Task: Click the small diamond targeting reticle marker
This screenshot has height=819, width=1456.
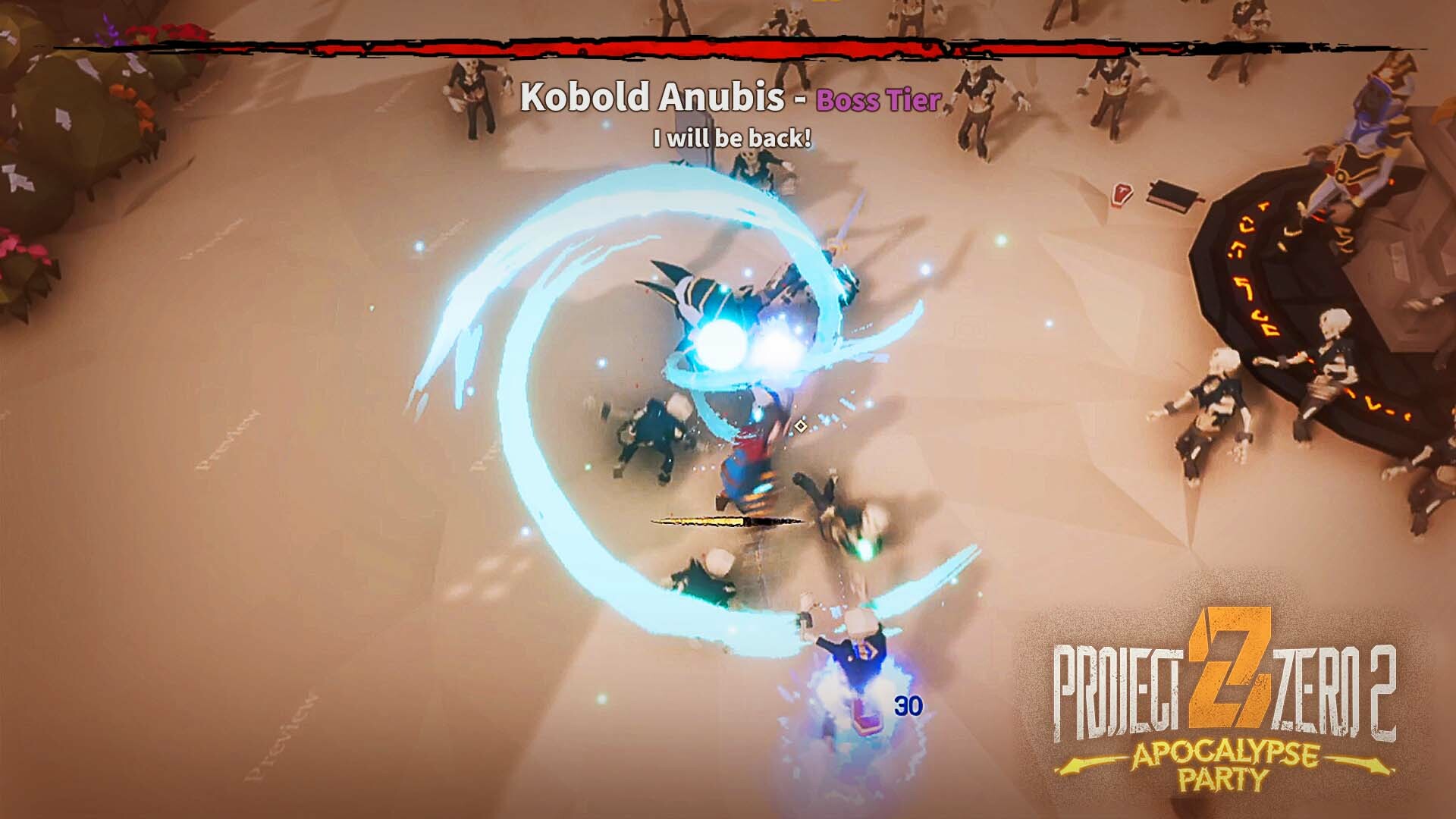Action: coord(799,426)
